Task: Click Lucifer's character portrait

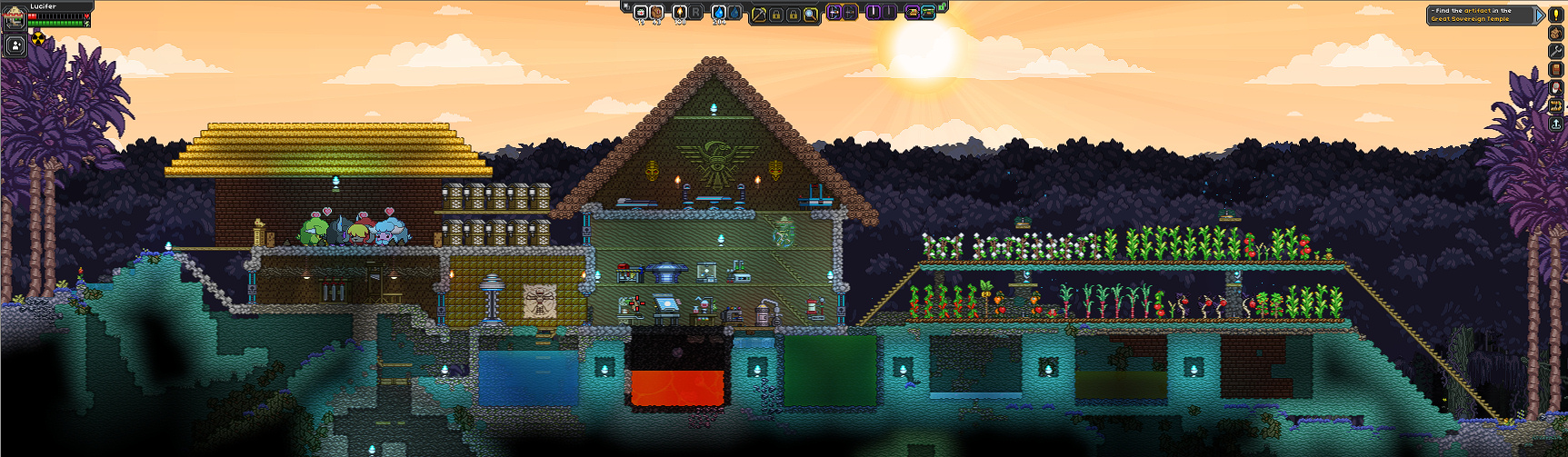Action: [15, 17]
